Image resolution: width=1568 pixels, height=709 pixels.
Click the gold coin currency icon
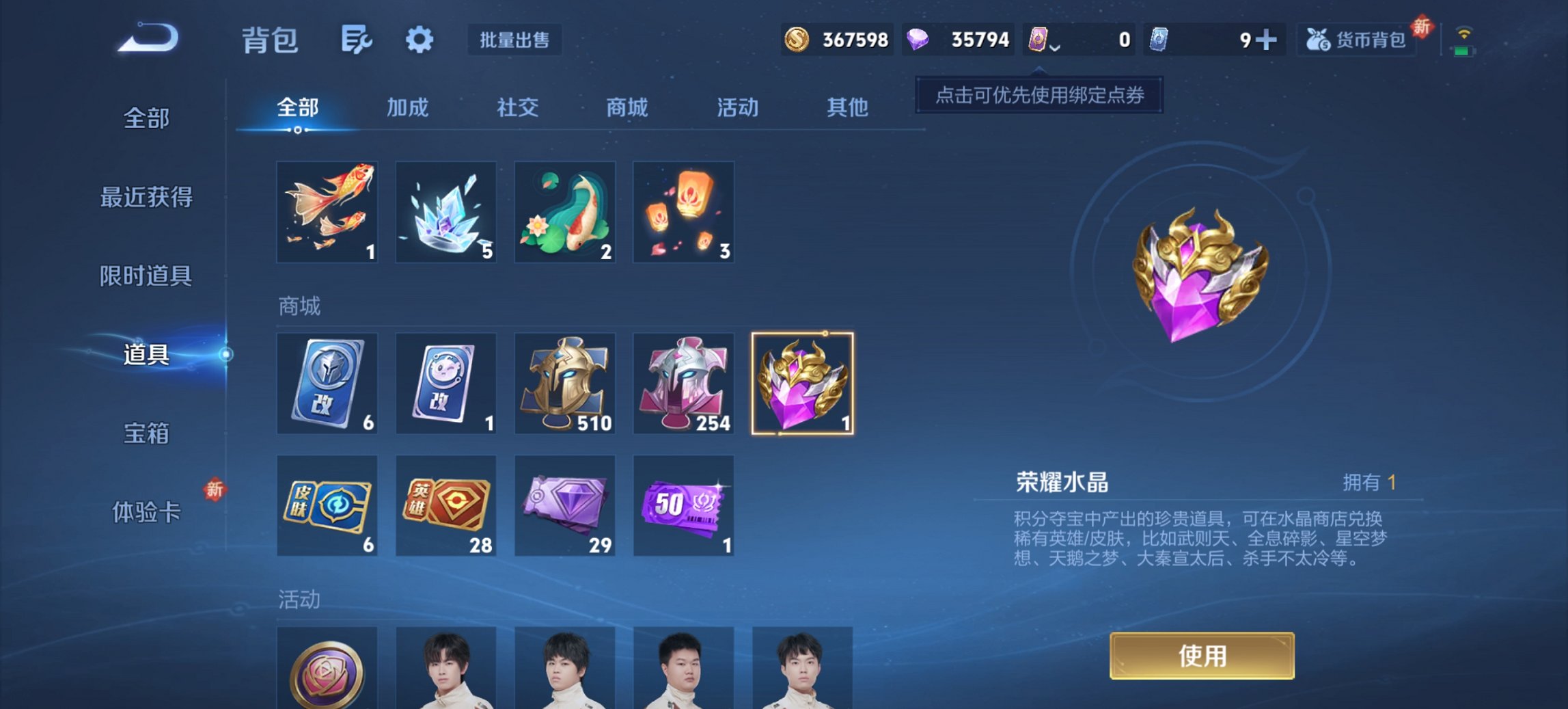pyautogui.click(x=798, y=40)
